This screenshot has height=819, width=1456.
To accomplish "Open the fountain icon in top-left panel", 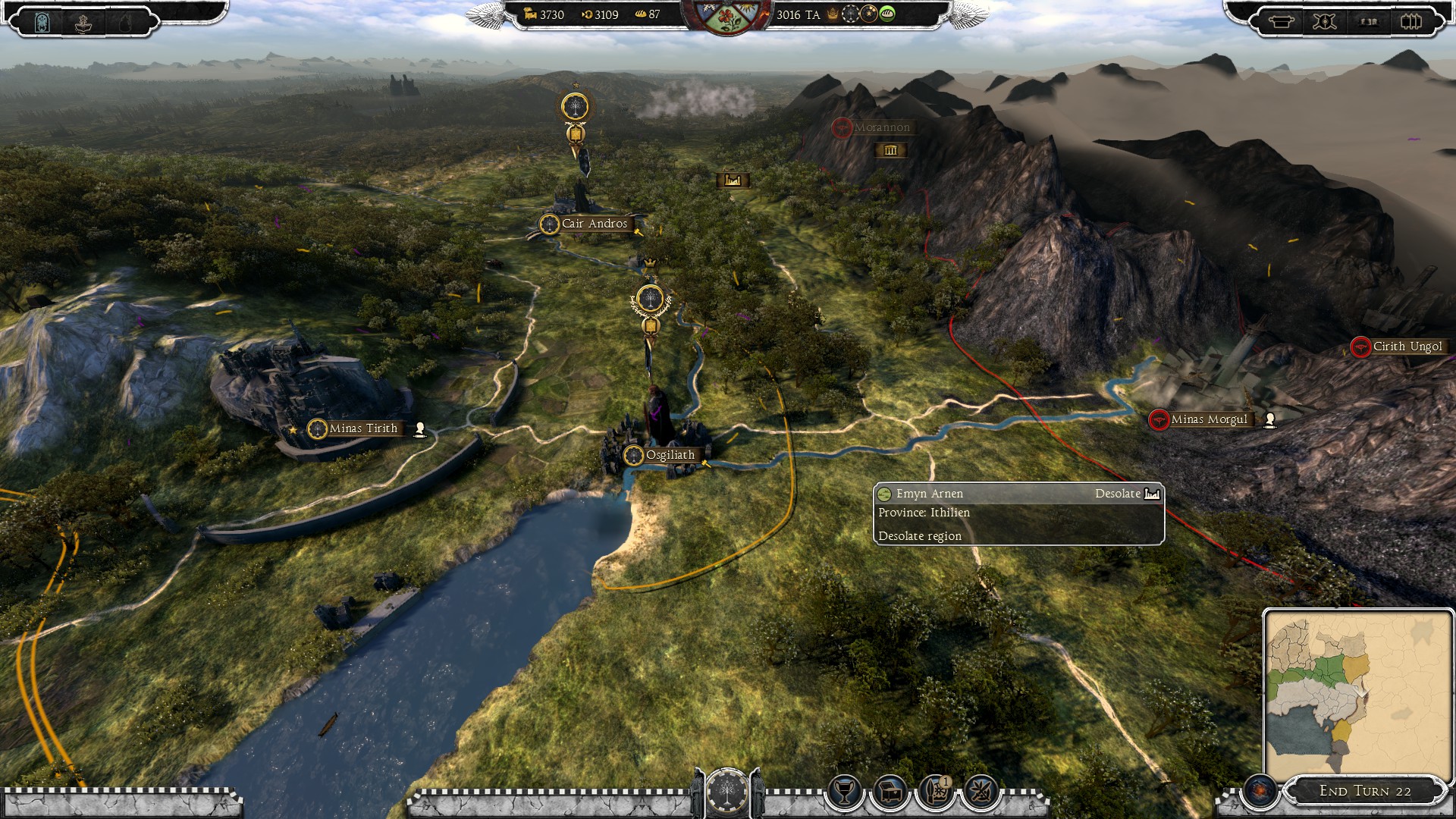I will pos(83,23).
